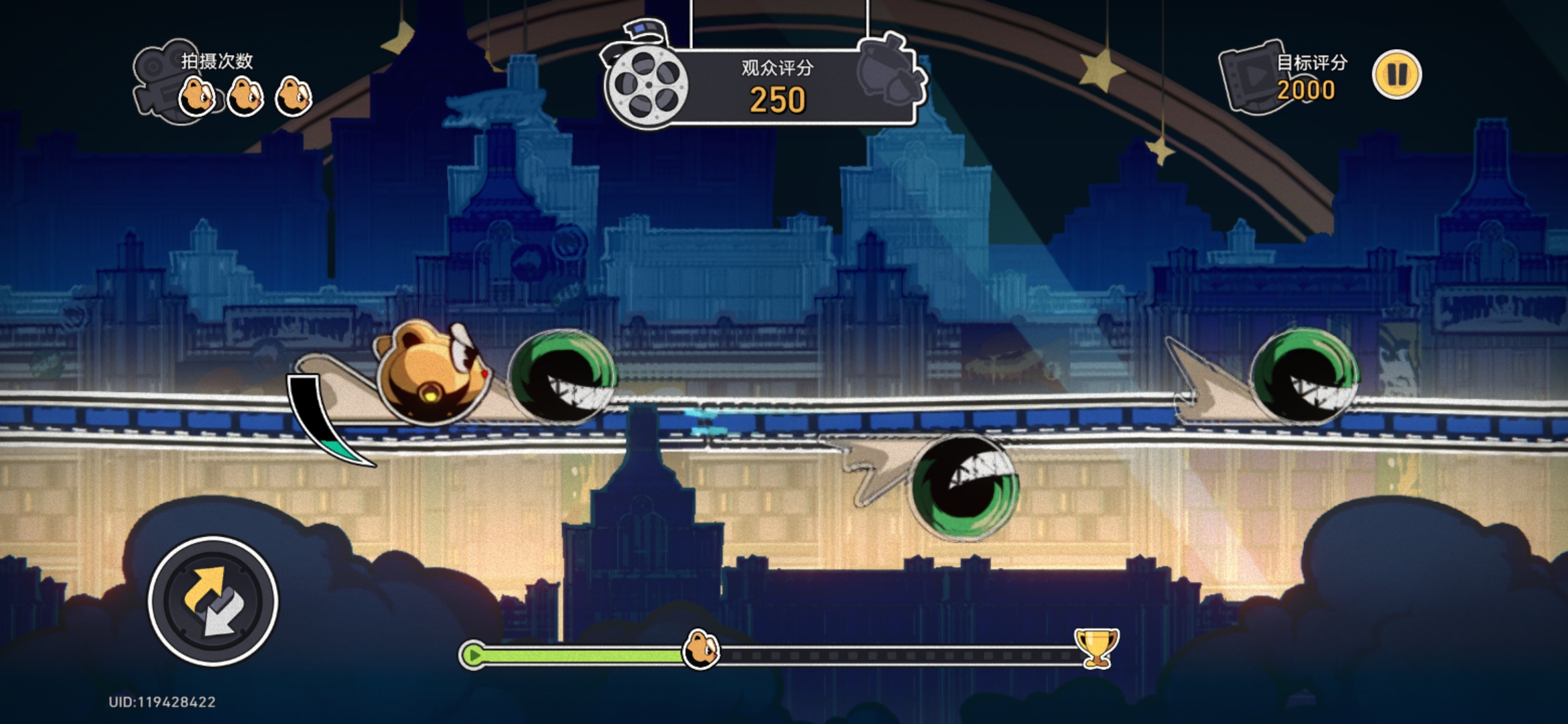Tap the lane-switch arrows button
Image resolution: width=1568 pixels, height=724 pixels.
[213, 601]
